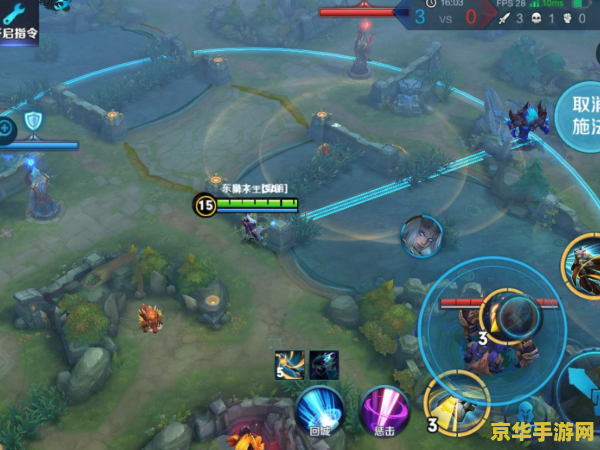Activate the 惩击 smite spell
The height and width of the screenshot is (450, 600).
point(384,411)
